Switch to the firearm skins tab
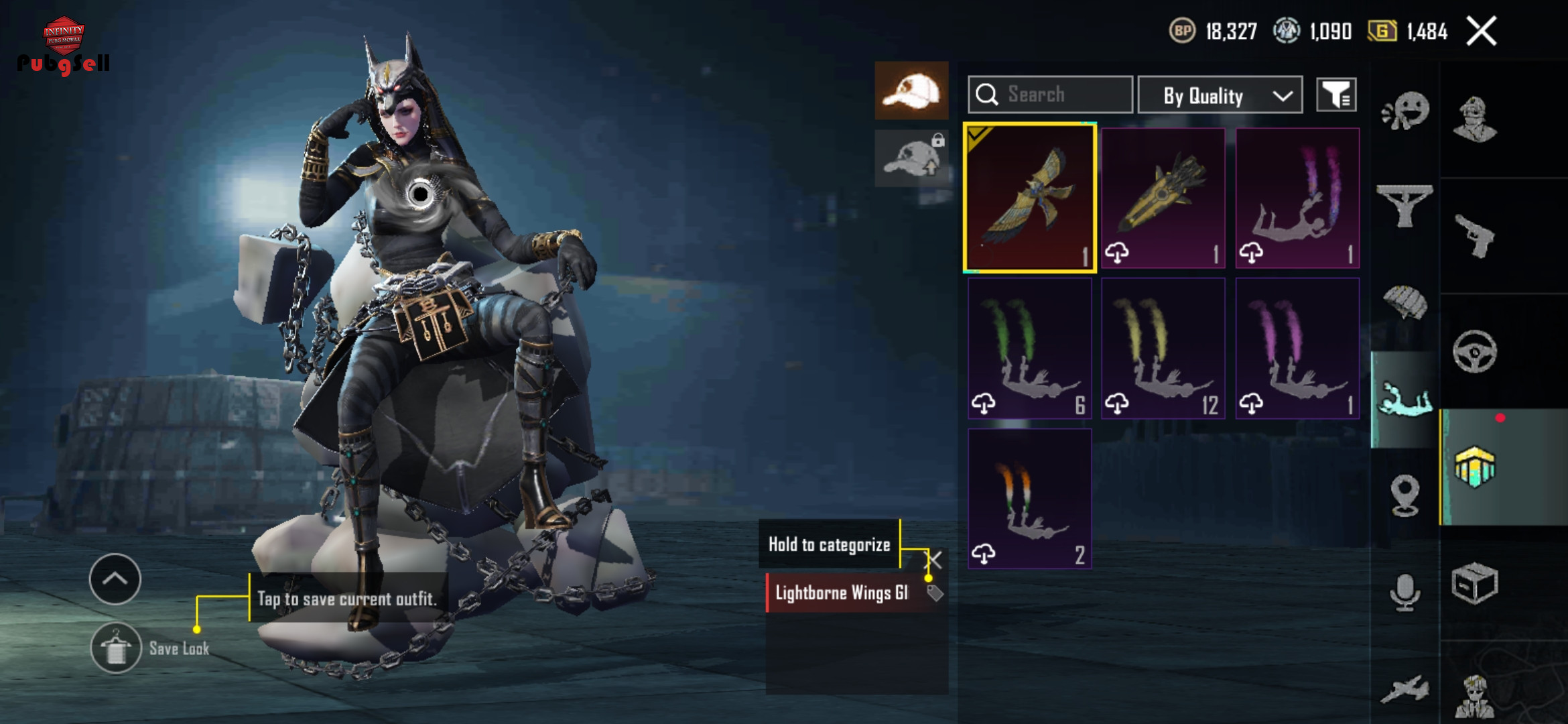The height and width of the screenshot is (724, 1568). click(x=1475, y=236)
